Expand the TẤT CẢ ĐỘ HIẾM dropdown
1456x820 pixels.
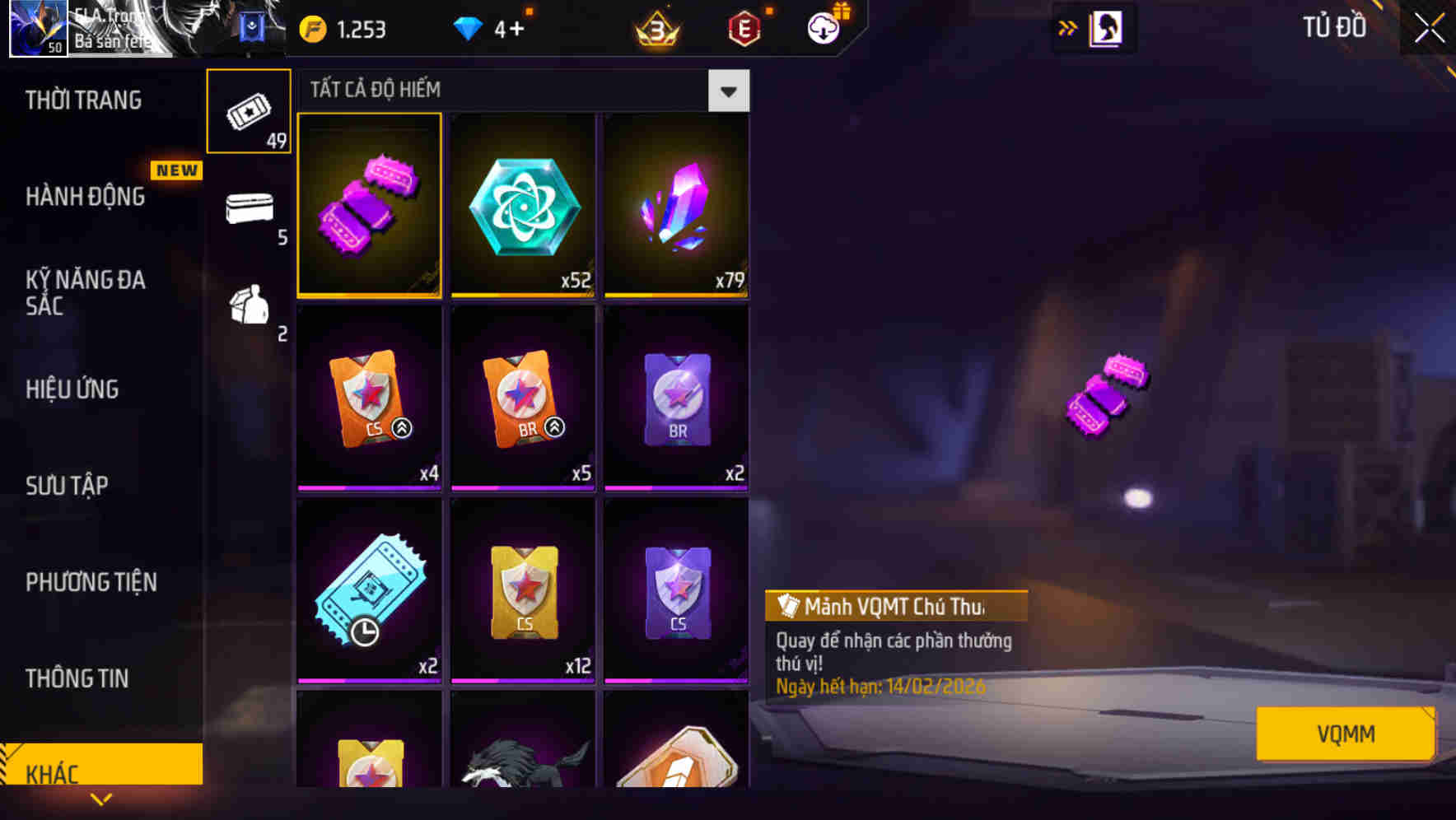(x=728, y=91)
